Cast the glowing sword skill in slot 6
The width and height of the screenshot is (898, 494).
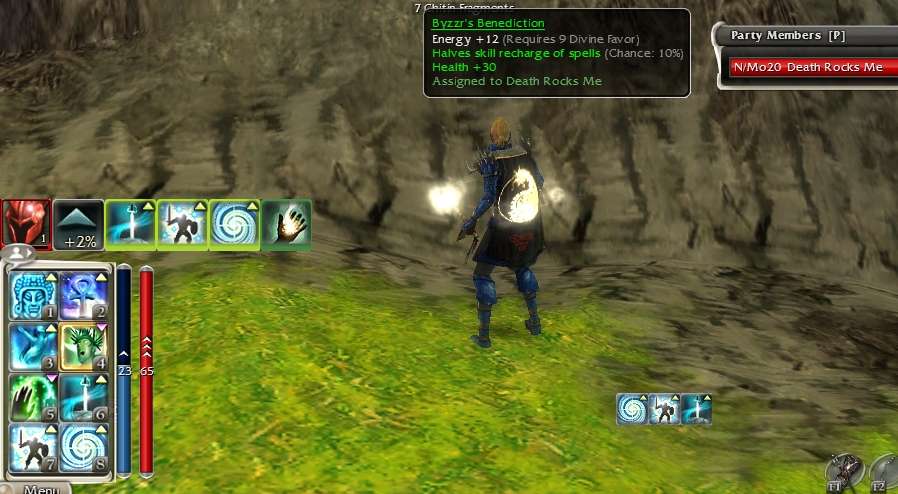click(x=83, y=397)
